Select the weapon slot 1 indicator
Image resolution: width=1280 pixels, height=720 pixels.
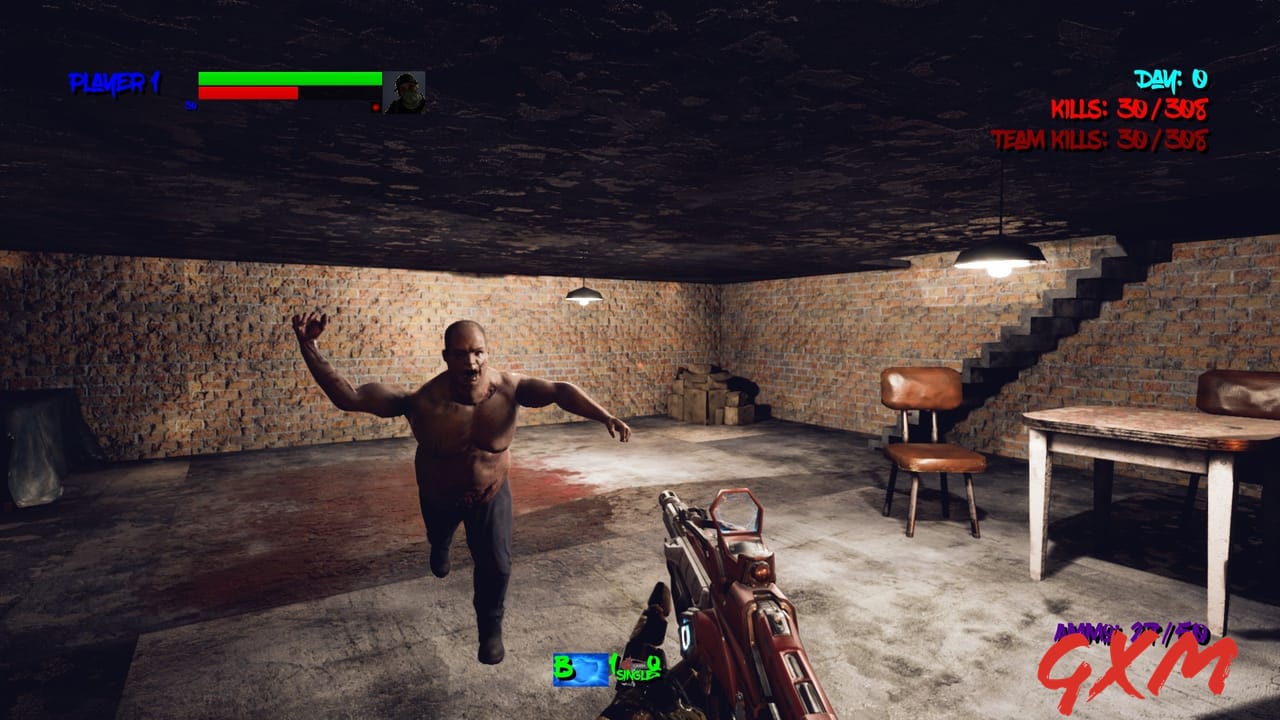[614, 664]
